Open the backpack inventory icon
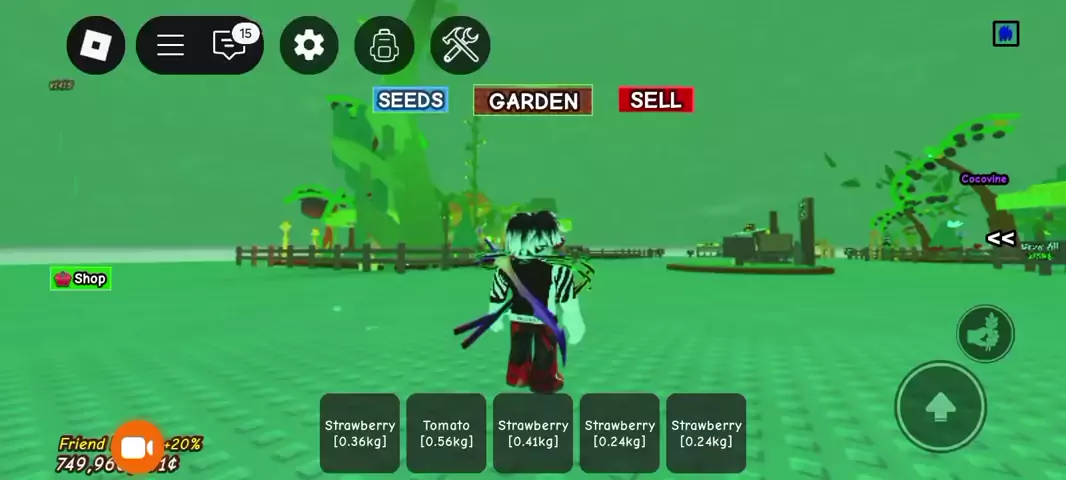This screenshot has width=1066, height=480. pyautogui.click(x=384, y=45)
